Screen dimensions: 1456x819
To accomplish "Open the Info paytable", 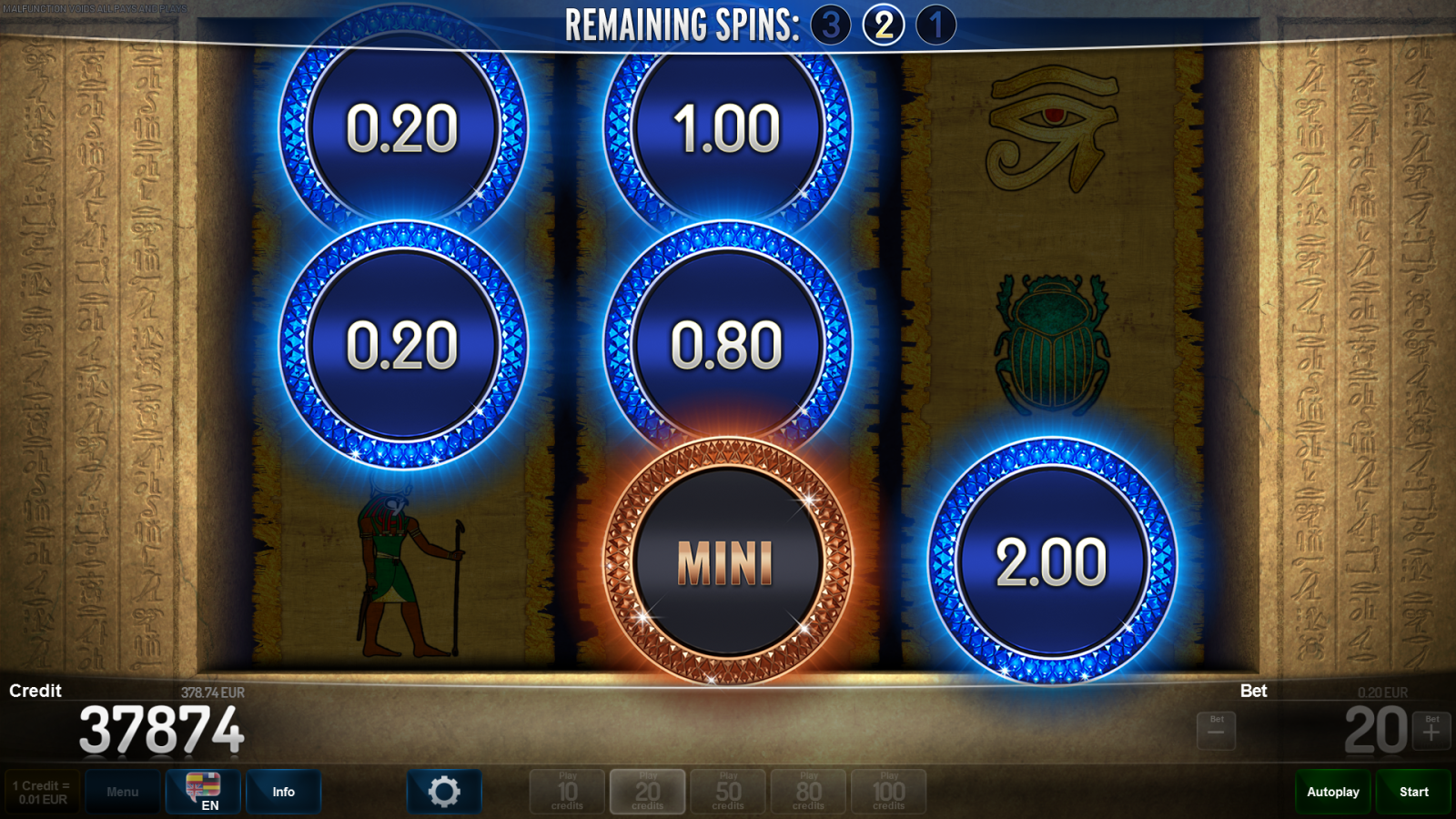I will click(283, 792).
